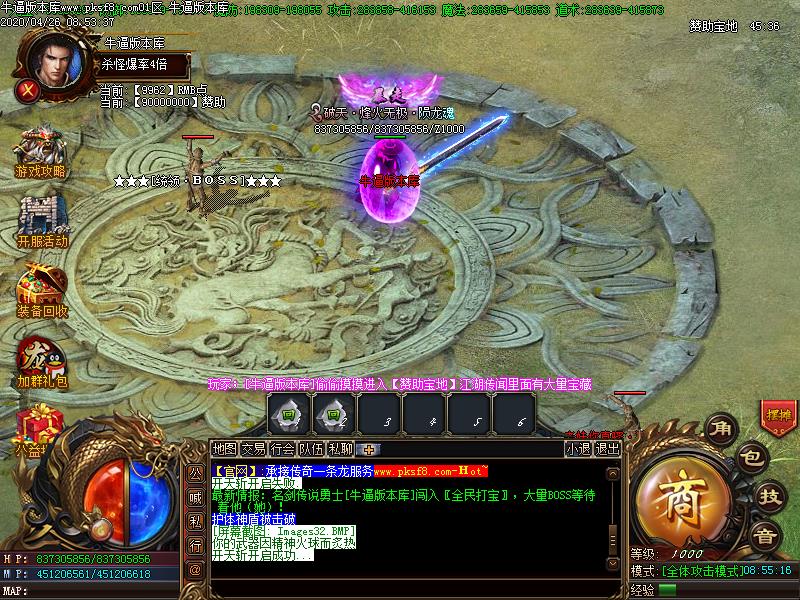This screenshot has height=600, width=800.
Task: Open the 队伍 team tab
Action: (x=312, y=449)
